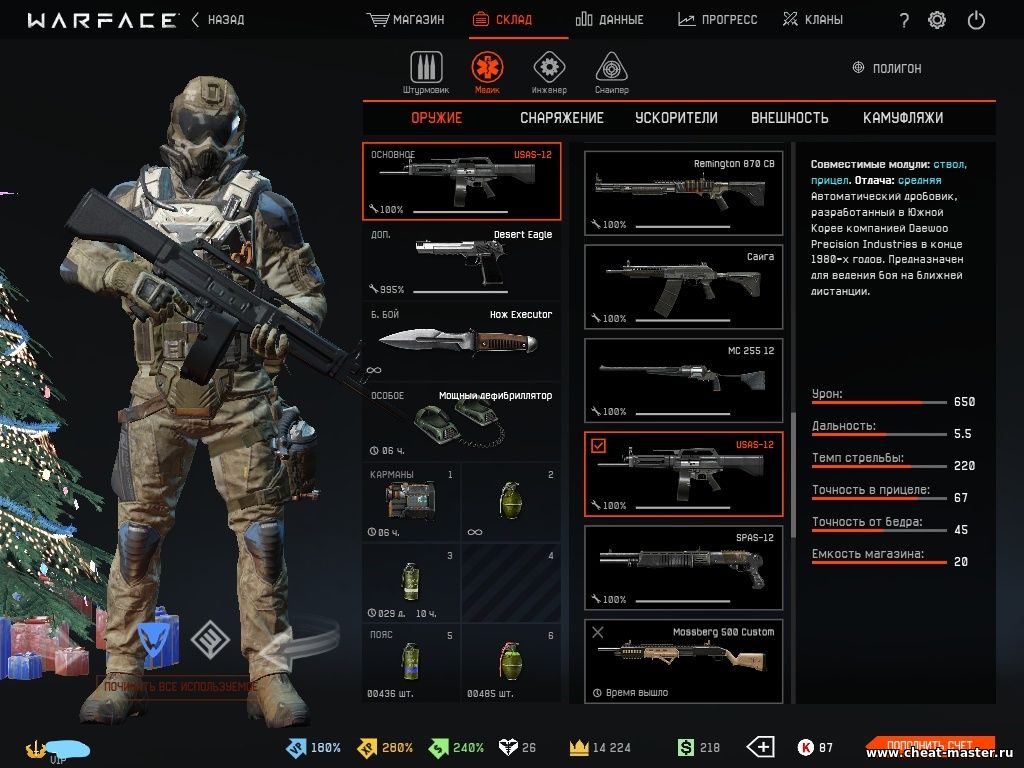Choose the Инженер class
The width and height of the screenshot is (1024, 768).
pos(549,72)
